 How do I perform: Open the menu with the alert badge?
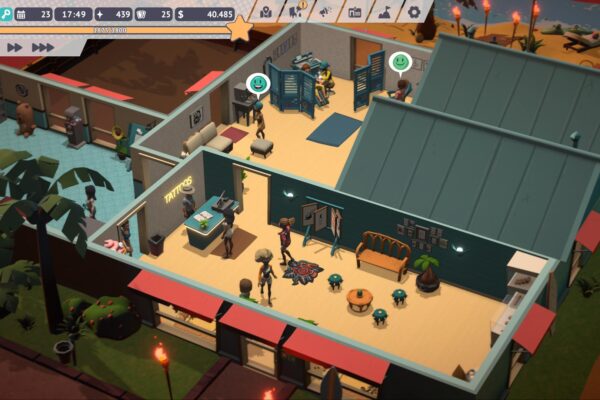(x=295, y=12)
